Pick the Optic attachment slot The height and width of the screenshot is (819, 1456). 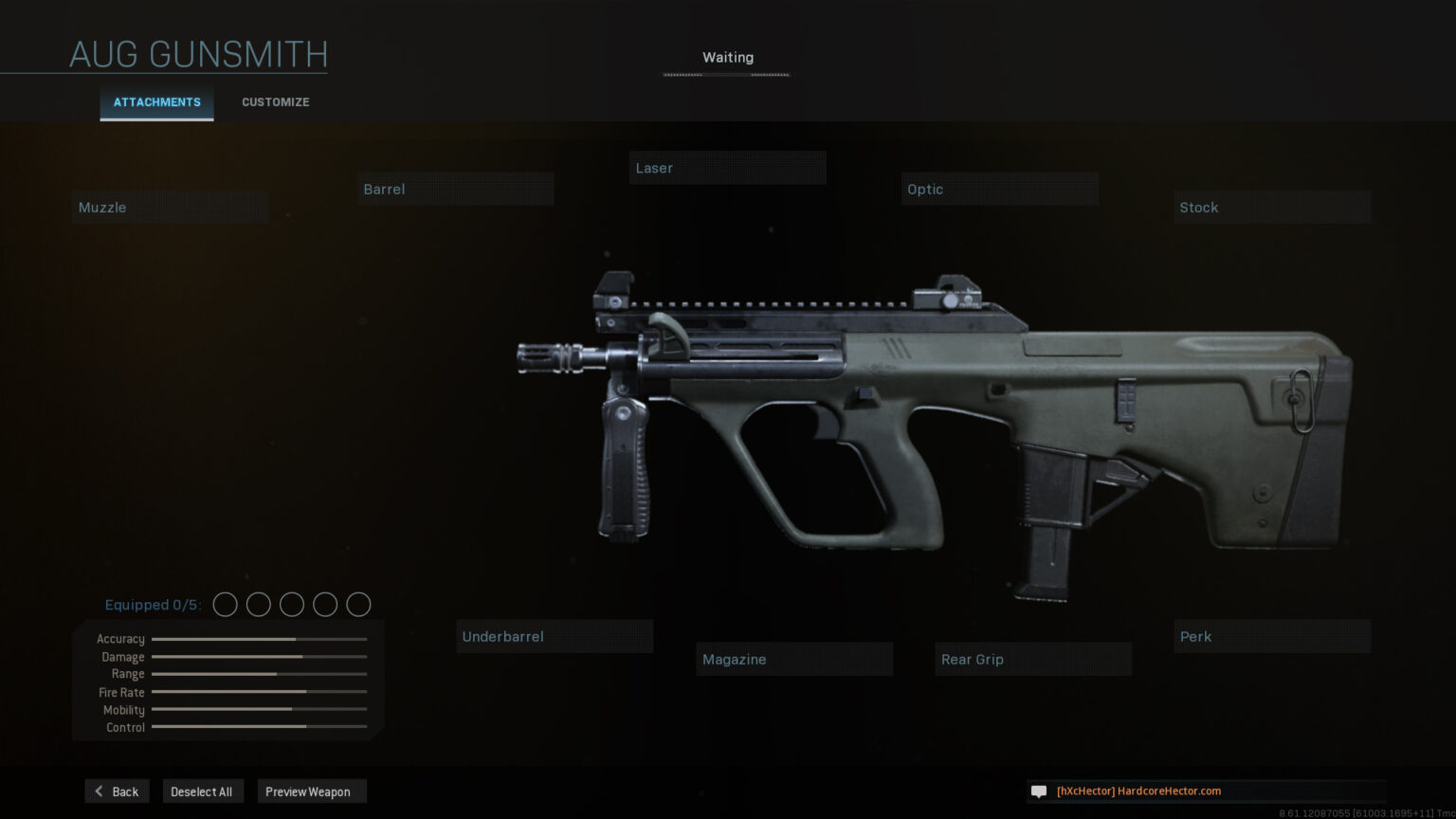tap(999, 190)
